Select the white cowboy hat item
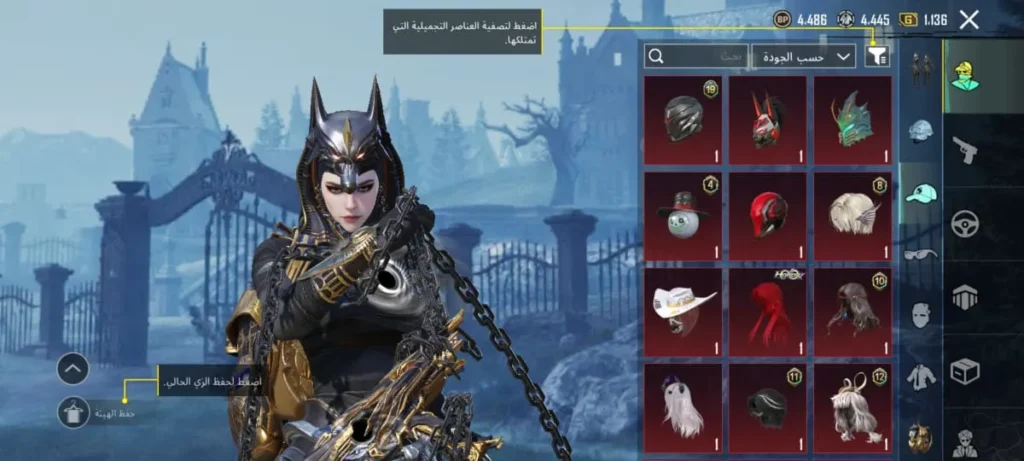 click(x=683, y=311)
